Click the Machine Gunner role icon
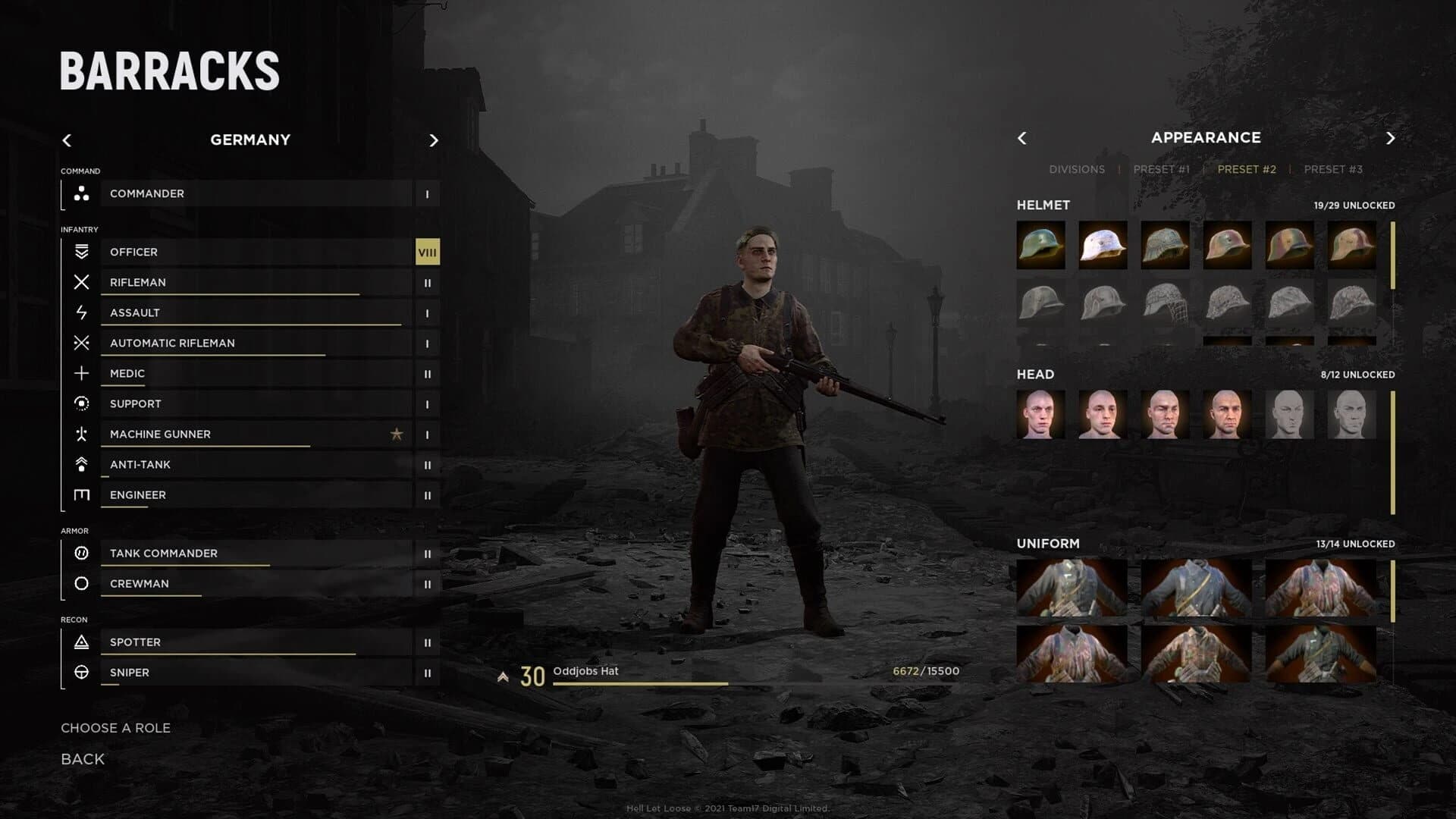This screenshot has height=819, width=1456. click(x=82, y=434)
